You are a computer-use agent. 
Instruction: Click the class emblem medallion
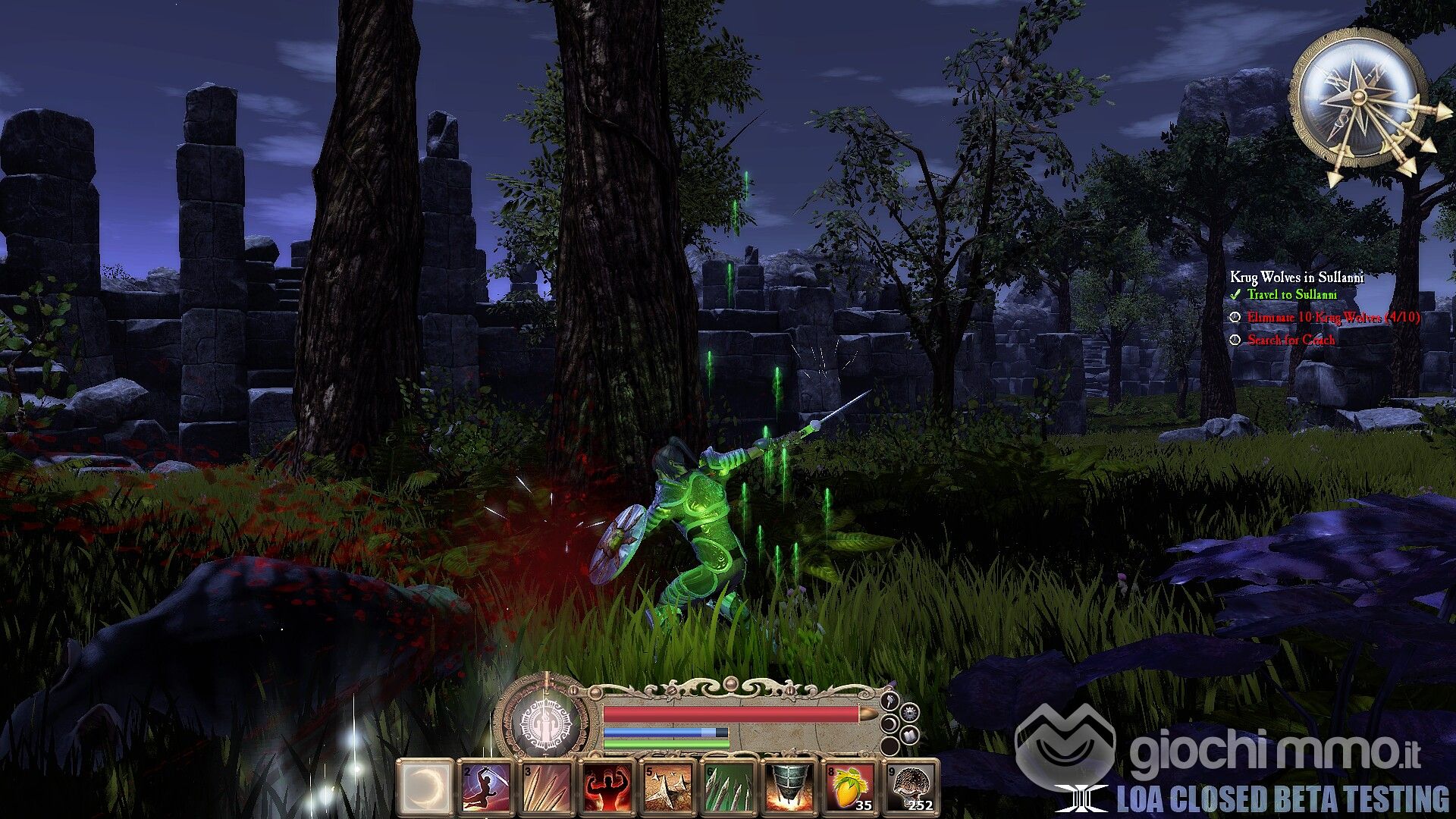[541, 723]
